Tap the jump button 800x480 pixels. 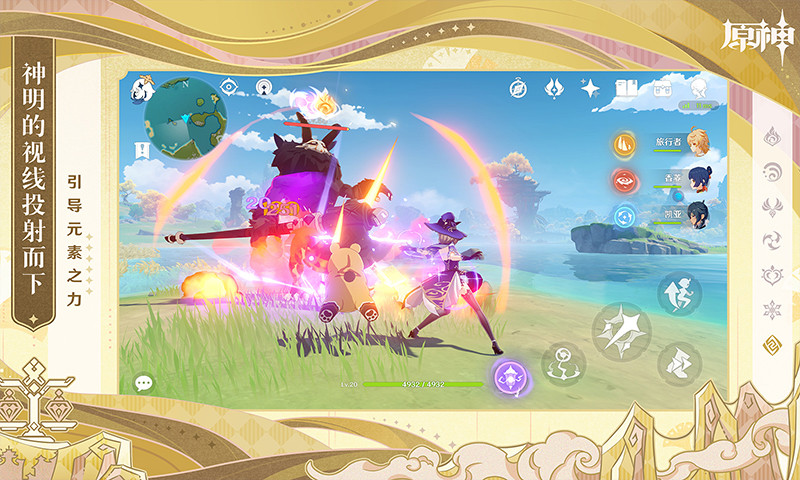679,293
